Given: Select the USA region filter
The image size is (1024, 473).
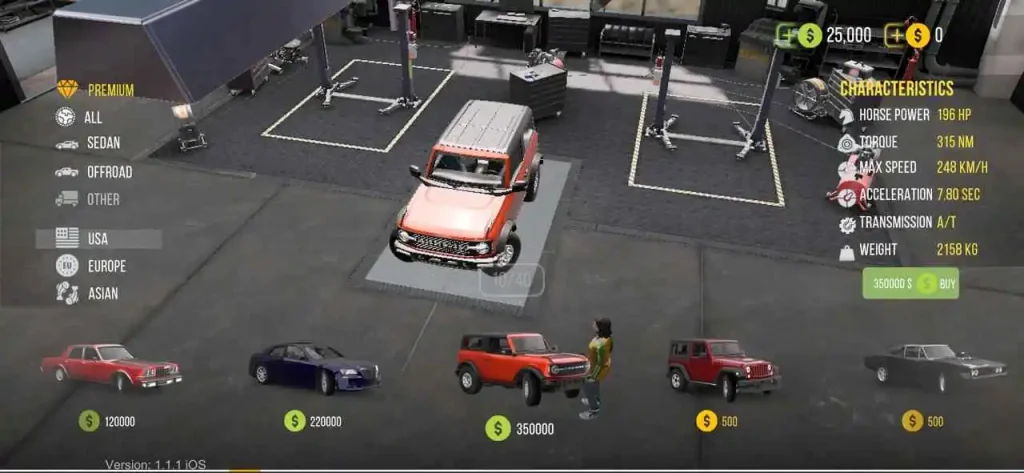Looking at the screenshot, I should click(x=97, y=239).
